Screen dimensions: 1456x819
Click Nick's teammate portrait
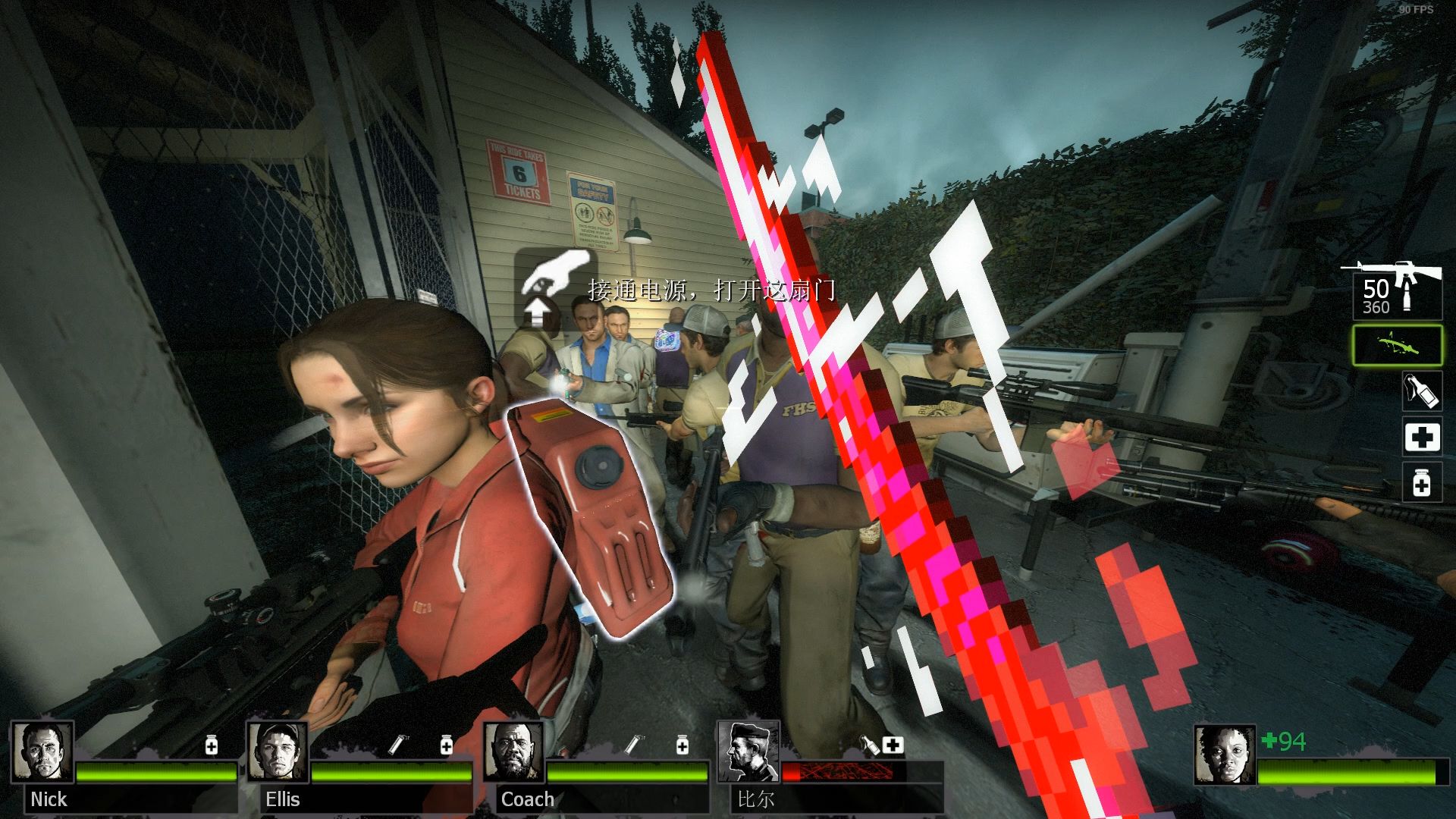pyautogui.click(x=43, y=752)
